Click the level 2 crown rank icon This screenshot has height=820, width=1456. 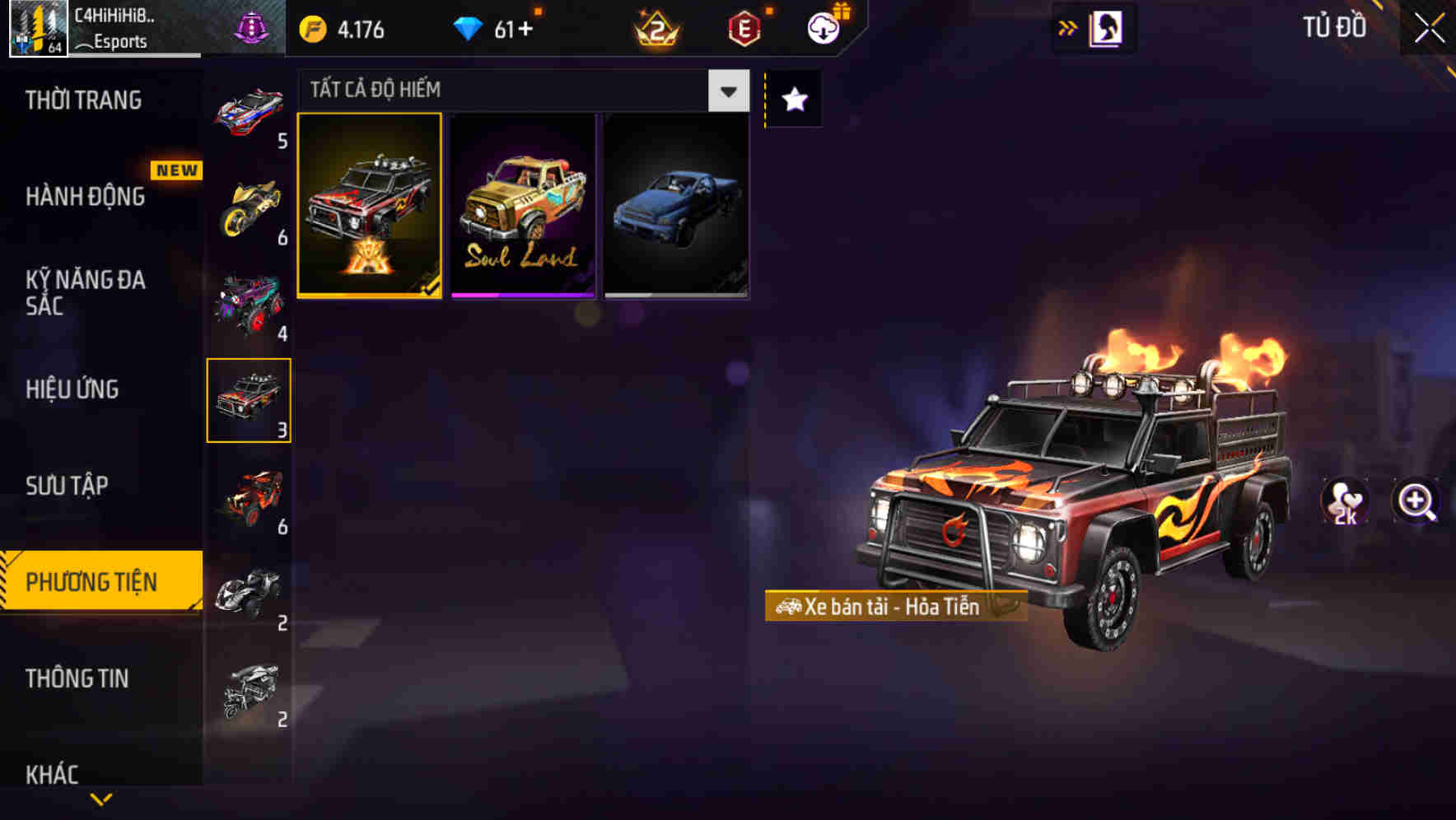coord(655,27)
